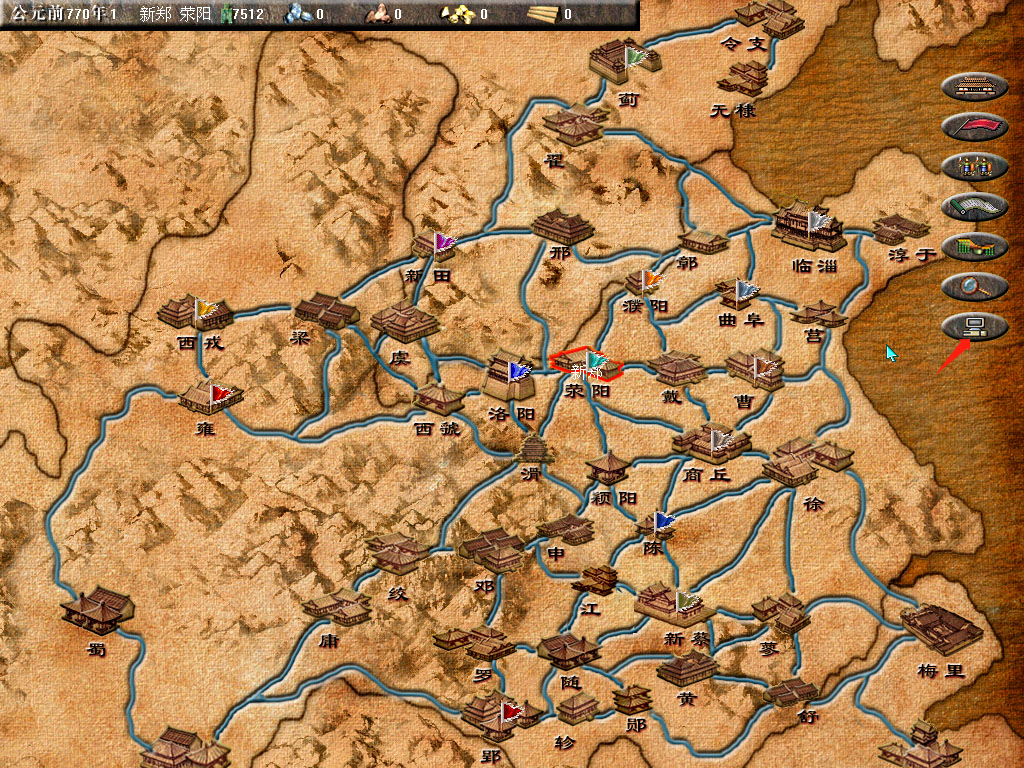Open the palace building button
Viewport: 1024px width, 768px height.
tap(974, 86)
